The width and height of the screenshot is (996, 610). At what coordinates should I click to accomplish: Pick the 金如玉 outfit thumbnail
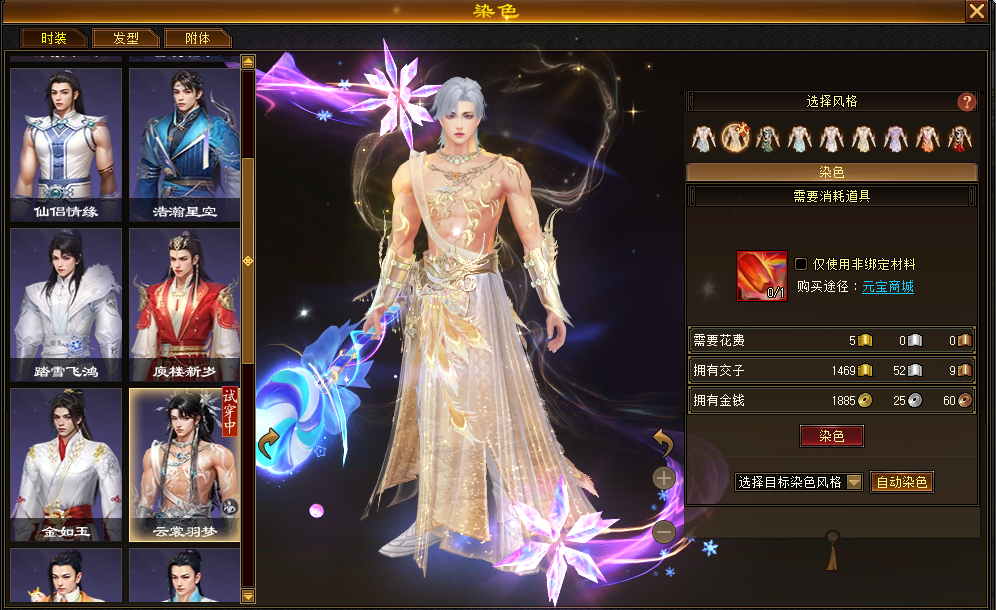66,464
